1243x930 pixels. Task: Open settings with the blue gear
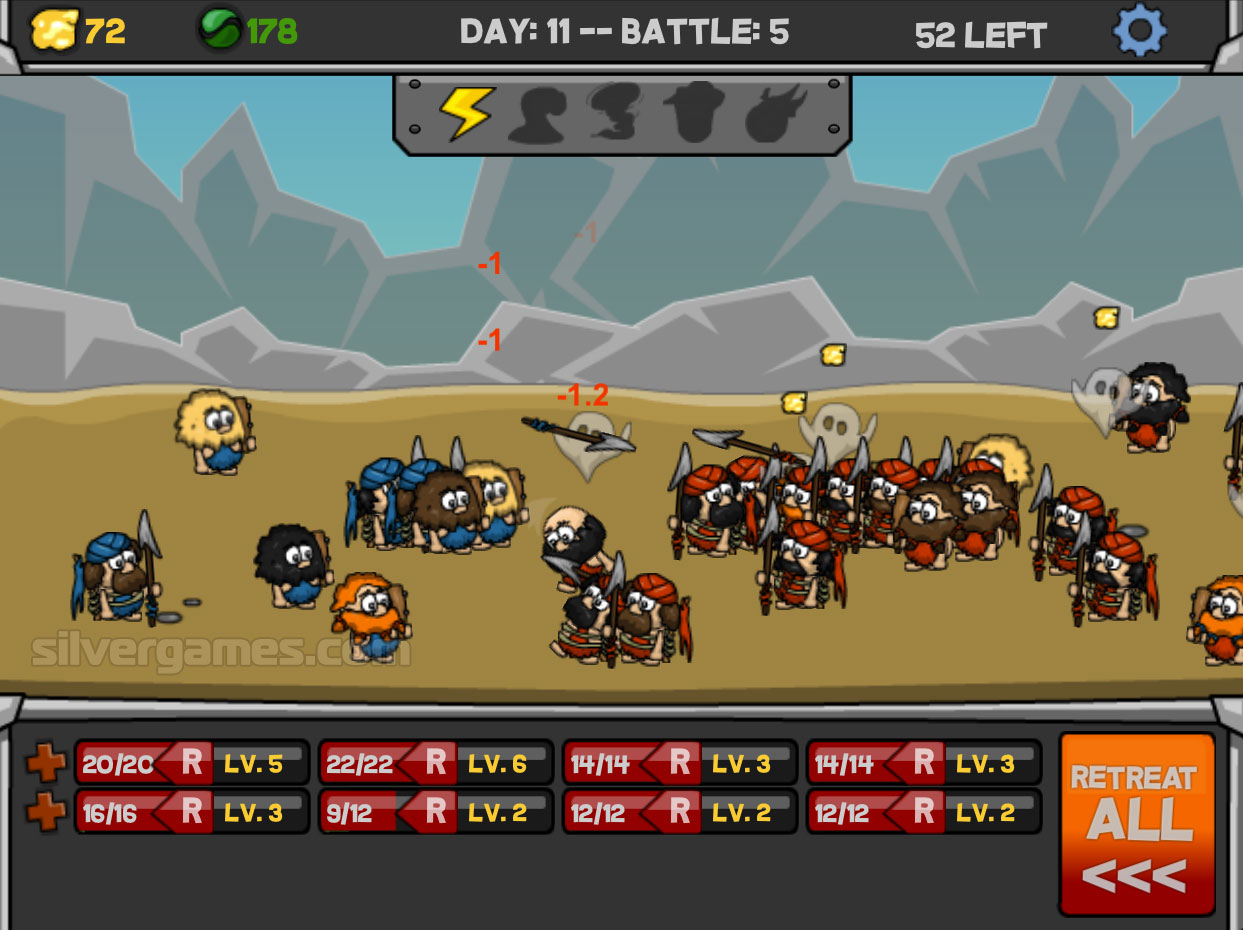1139,32
